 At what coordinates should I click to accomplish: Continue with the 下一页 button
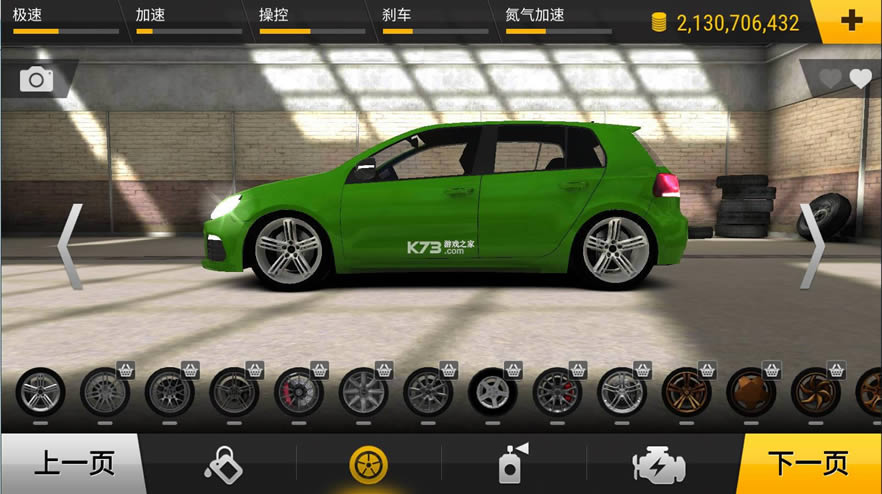click(808, 464)
